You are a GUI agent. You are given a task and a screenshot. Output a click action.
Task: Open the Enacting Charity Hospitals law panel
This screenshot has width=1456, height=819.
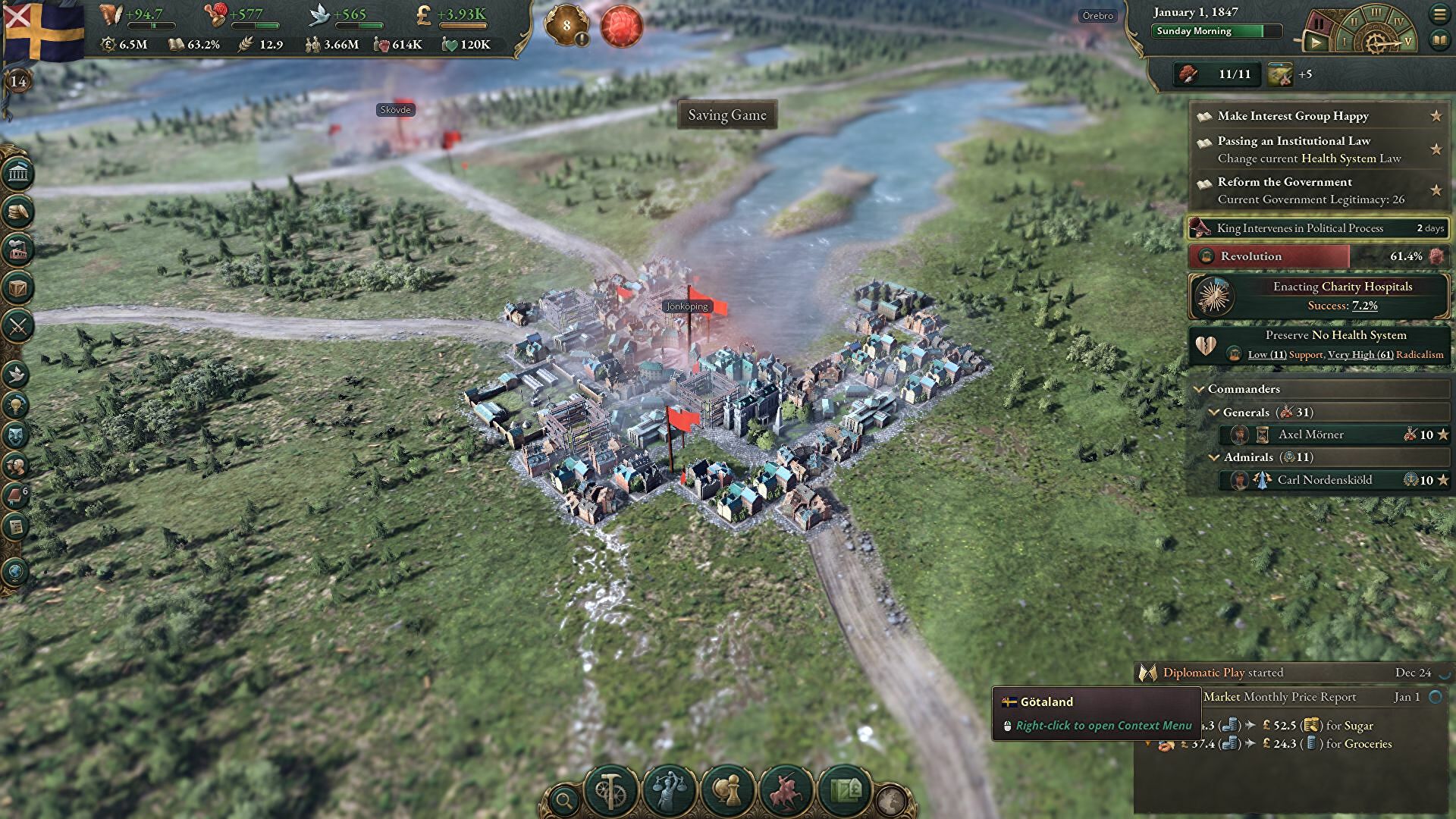[x=1319, y=296]
